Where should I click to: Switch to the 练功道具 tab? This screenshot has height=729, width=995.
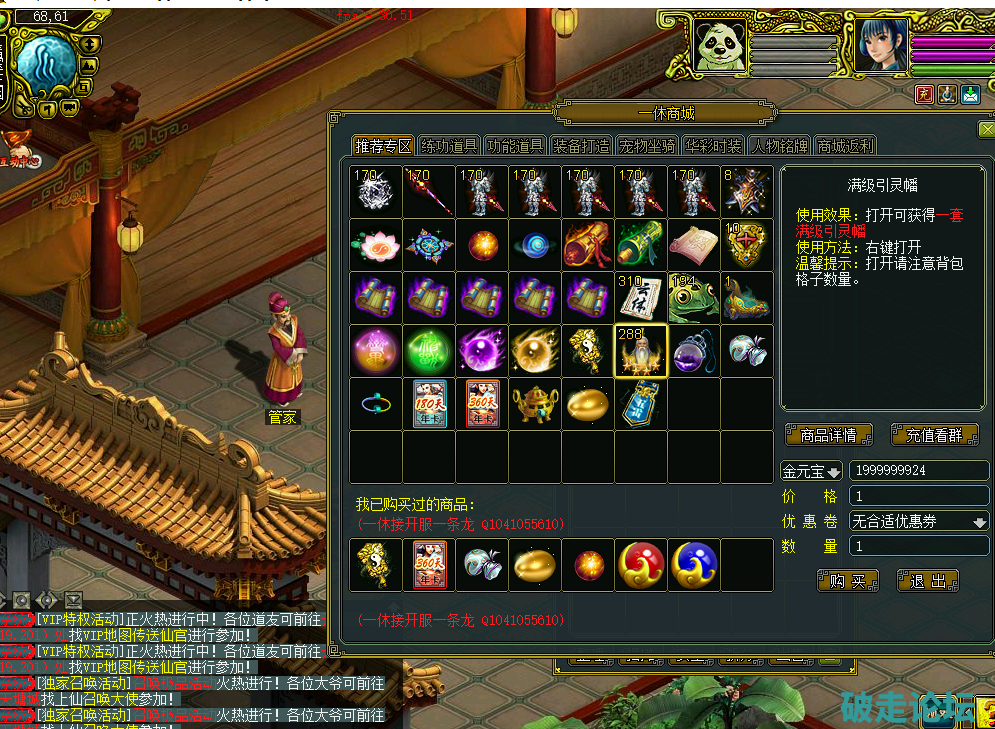coord(449,146)
